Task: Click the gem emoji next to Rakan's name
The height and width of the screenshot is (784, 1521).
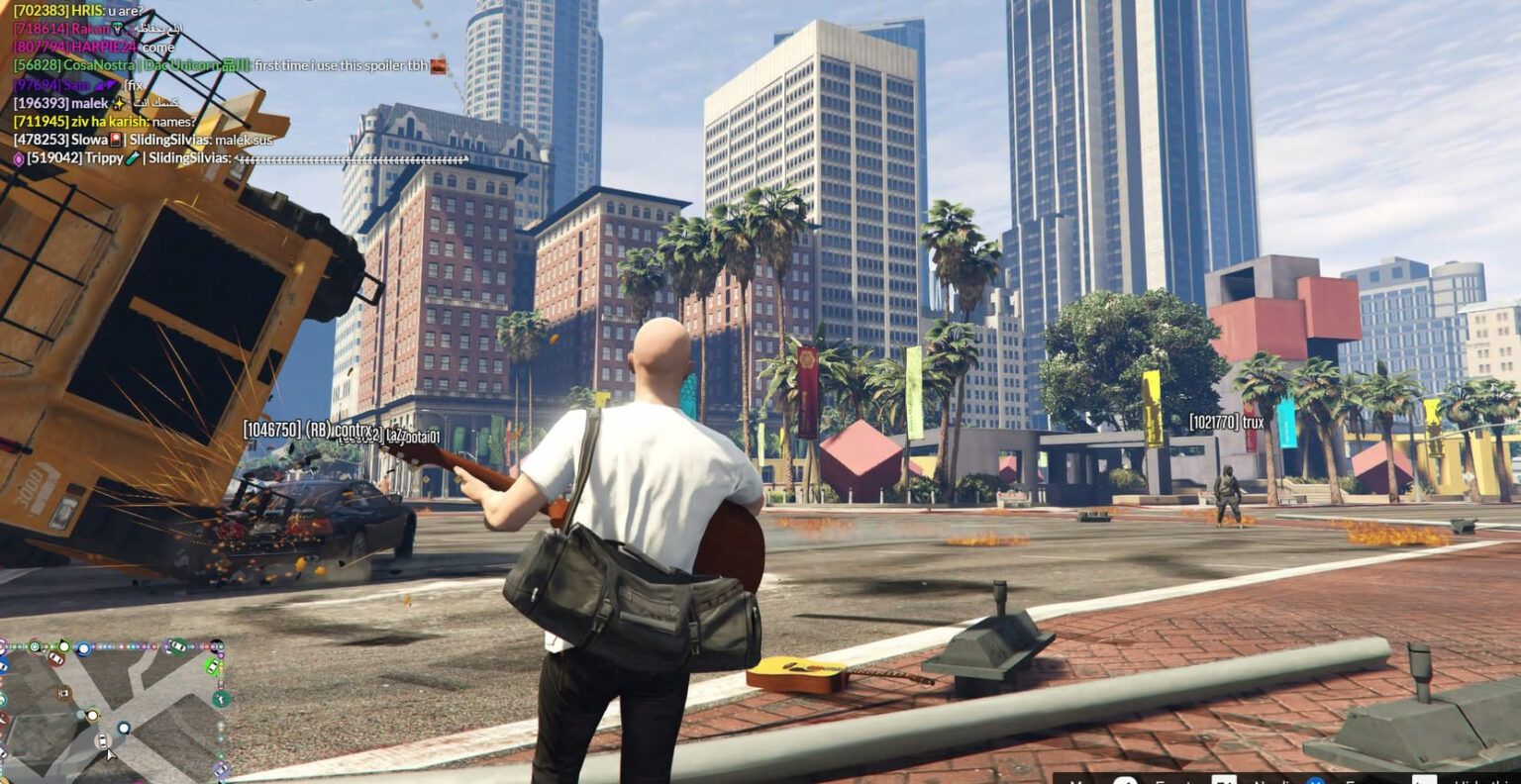Action: point(118,29)
